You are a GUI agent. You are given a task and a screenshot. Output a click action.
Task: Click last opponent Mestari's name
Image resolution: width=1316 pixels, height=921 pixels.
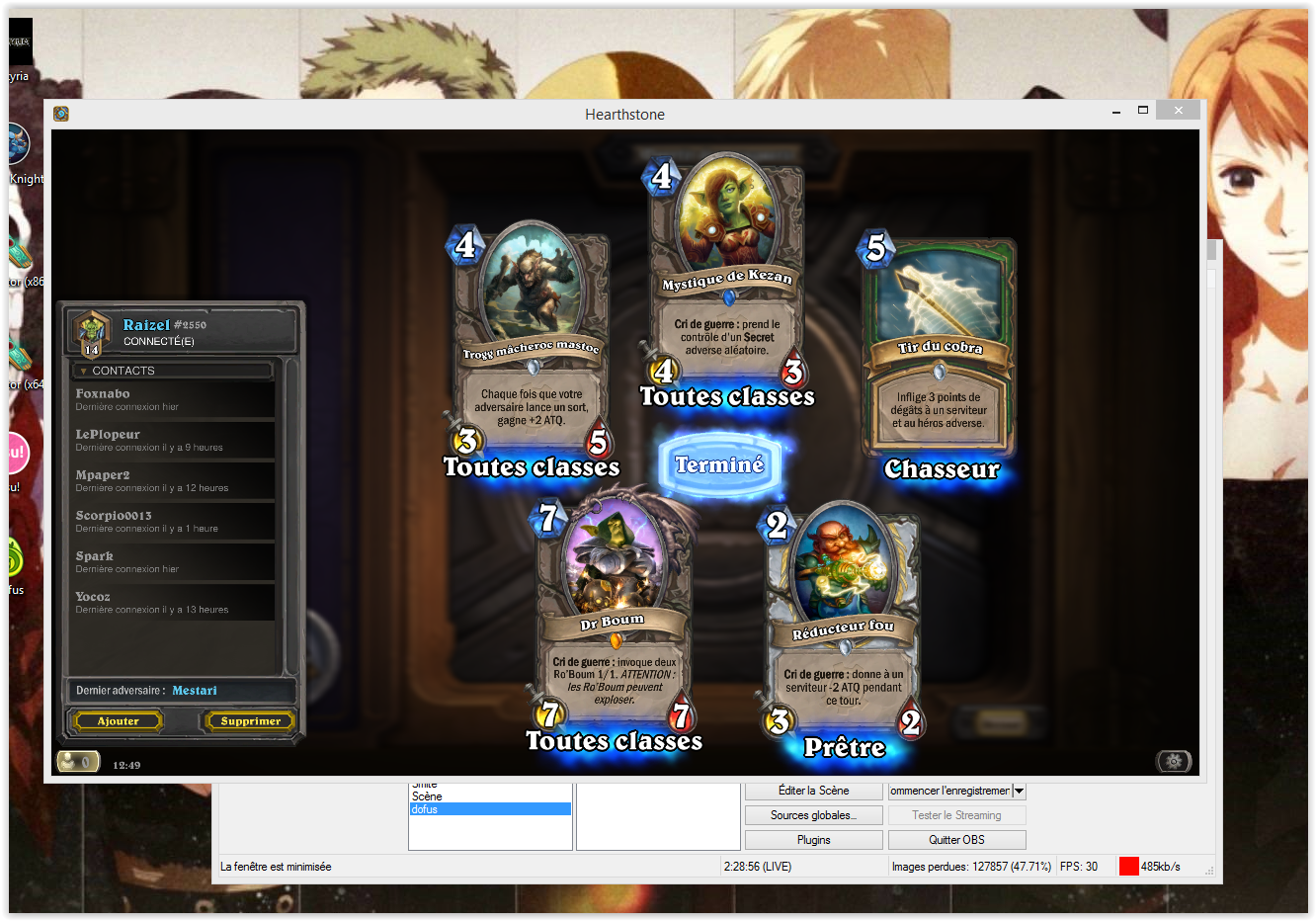click(x=194, y=690)
